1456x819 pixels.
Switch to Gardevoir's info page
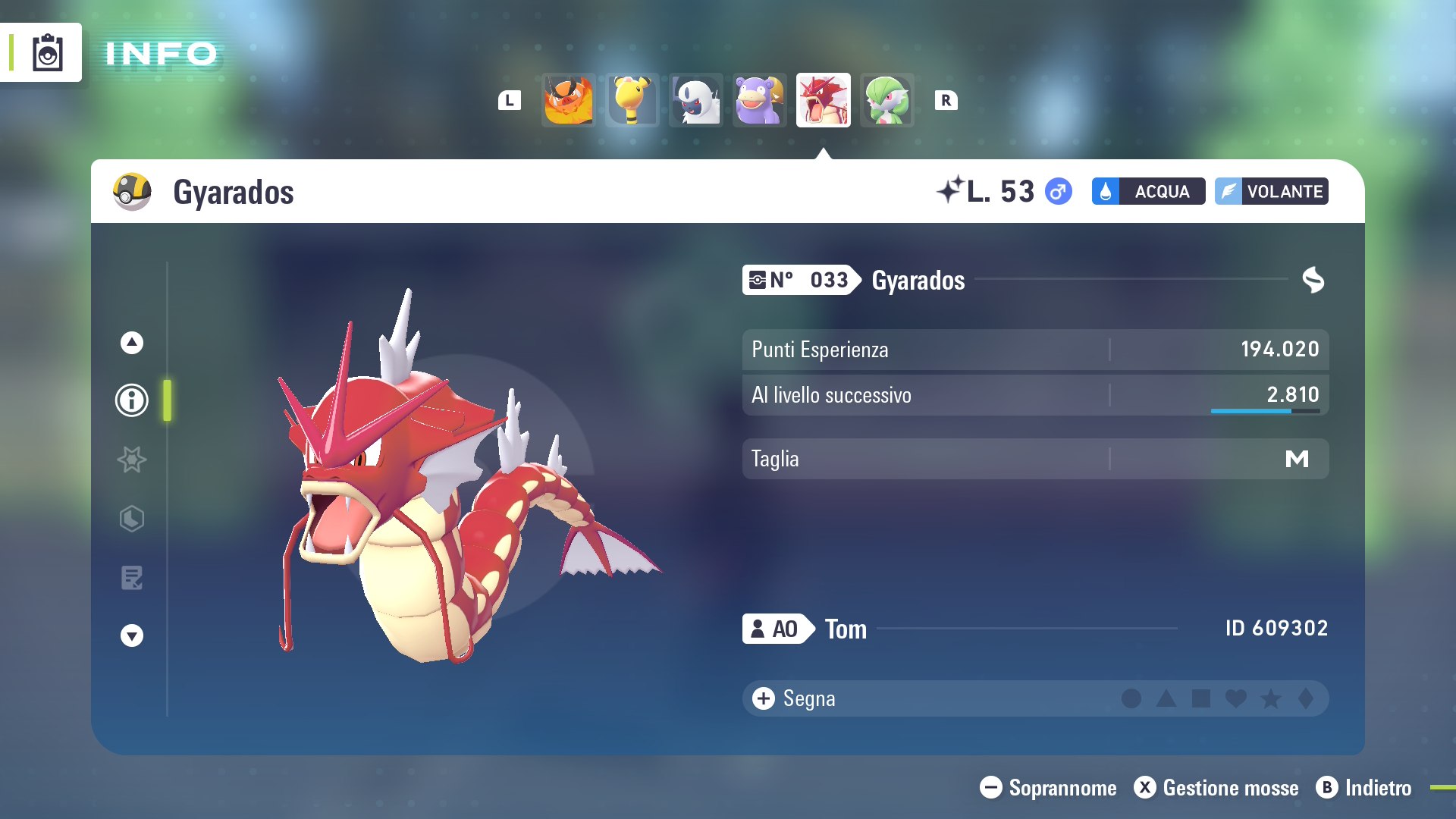pos(887,100)
